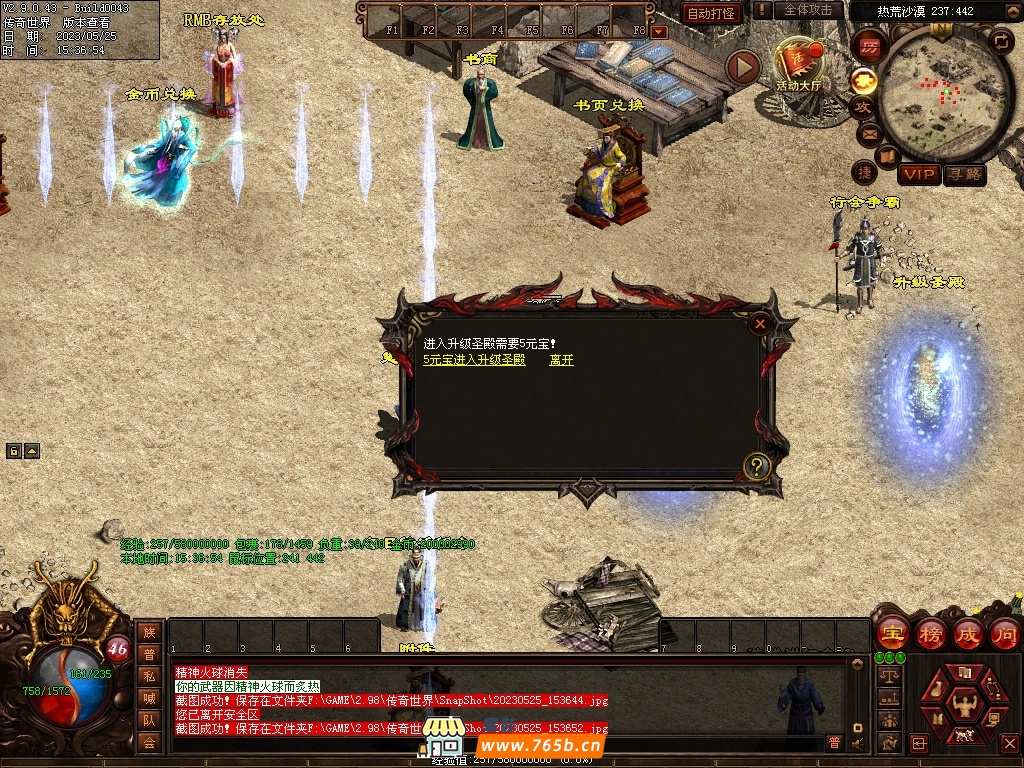Toggle 自动打怪 auto-fight button

711,13
